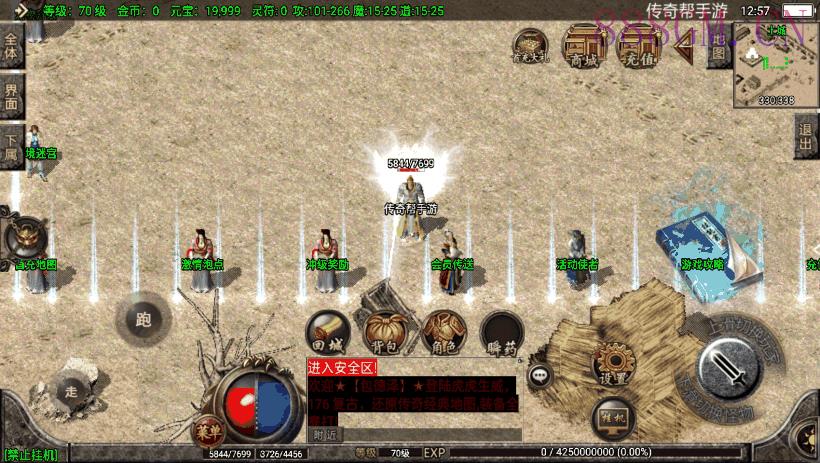The width and height of the screenshot is (820, 463).
Task: Select the 界面 tab on left edge
Action: coord(12,96)
